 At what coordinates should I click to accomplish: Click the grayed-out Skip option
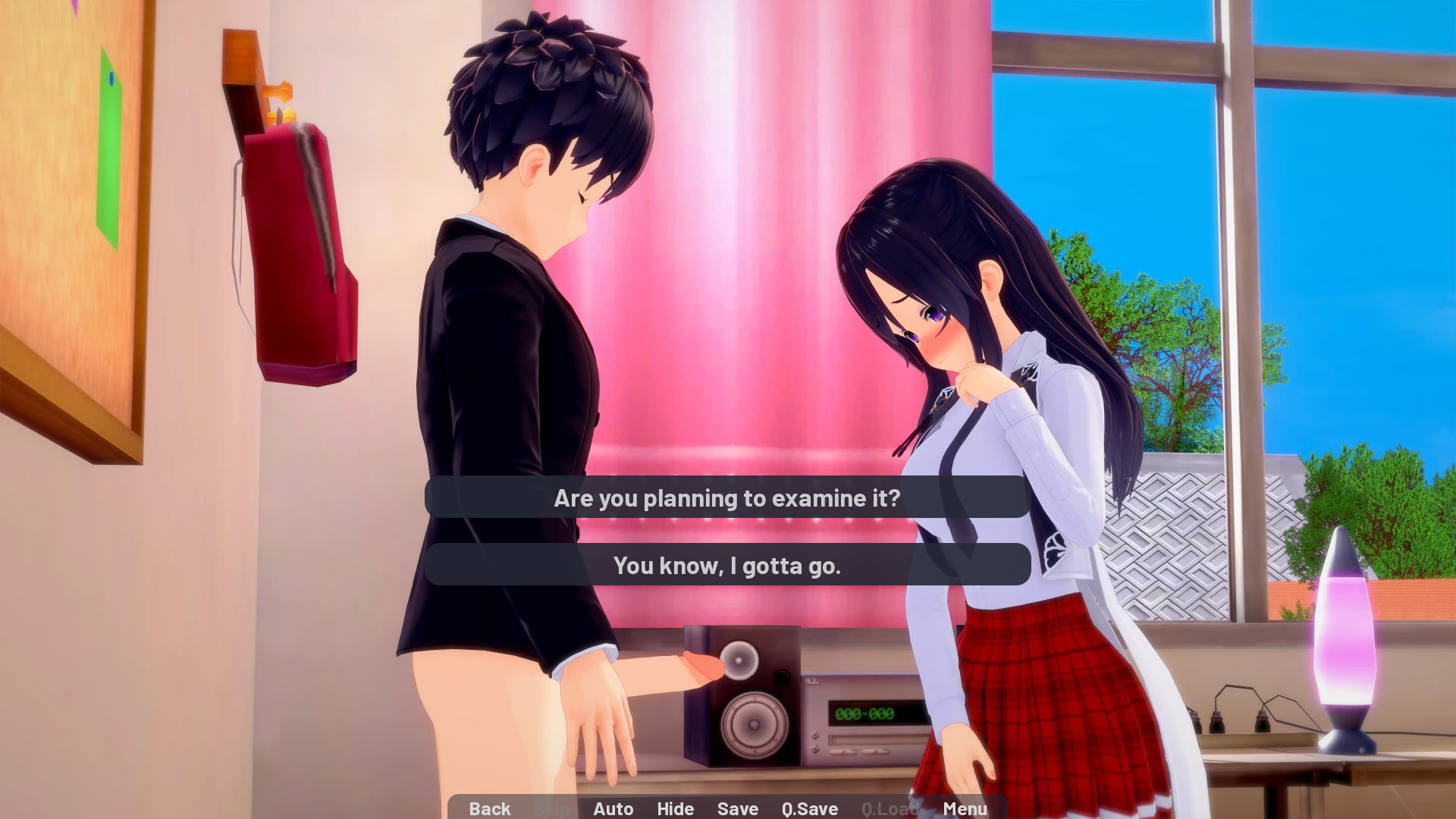tap(552, 808)
